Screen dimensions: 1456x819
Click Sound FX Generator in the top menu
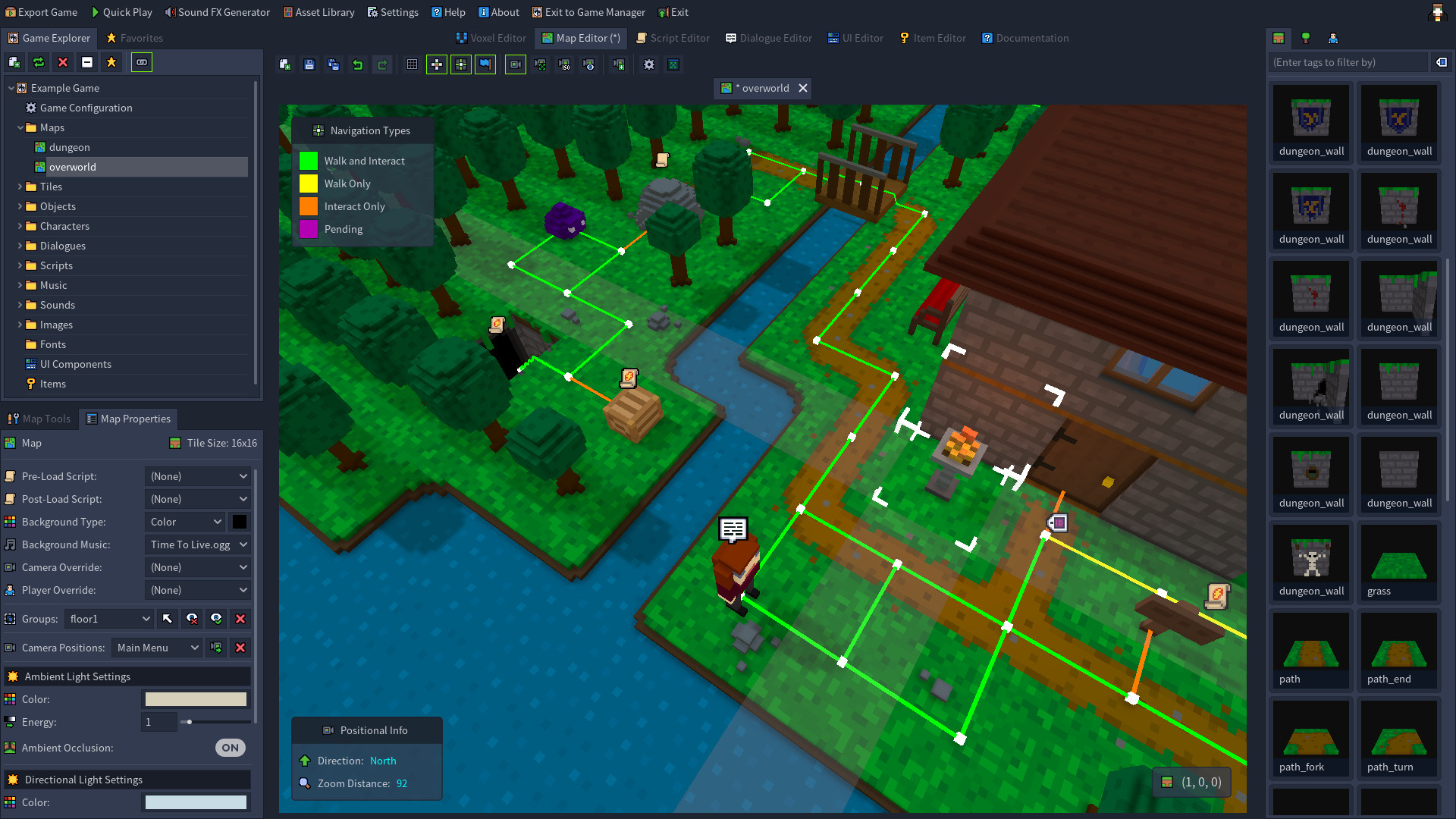218,11
